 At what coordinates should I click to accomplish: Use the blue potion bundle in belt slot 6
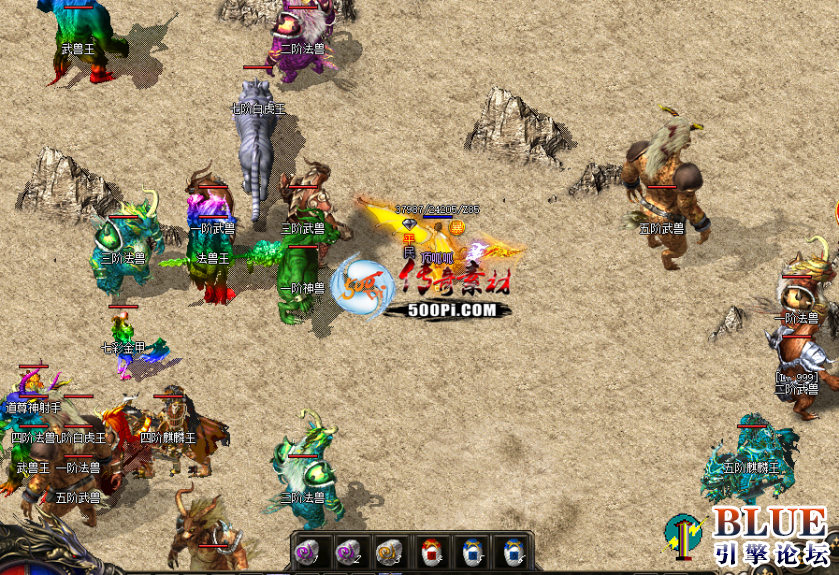[511, 551]
